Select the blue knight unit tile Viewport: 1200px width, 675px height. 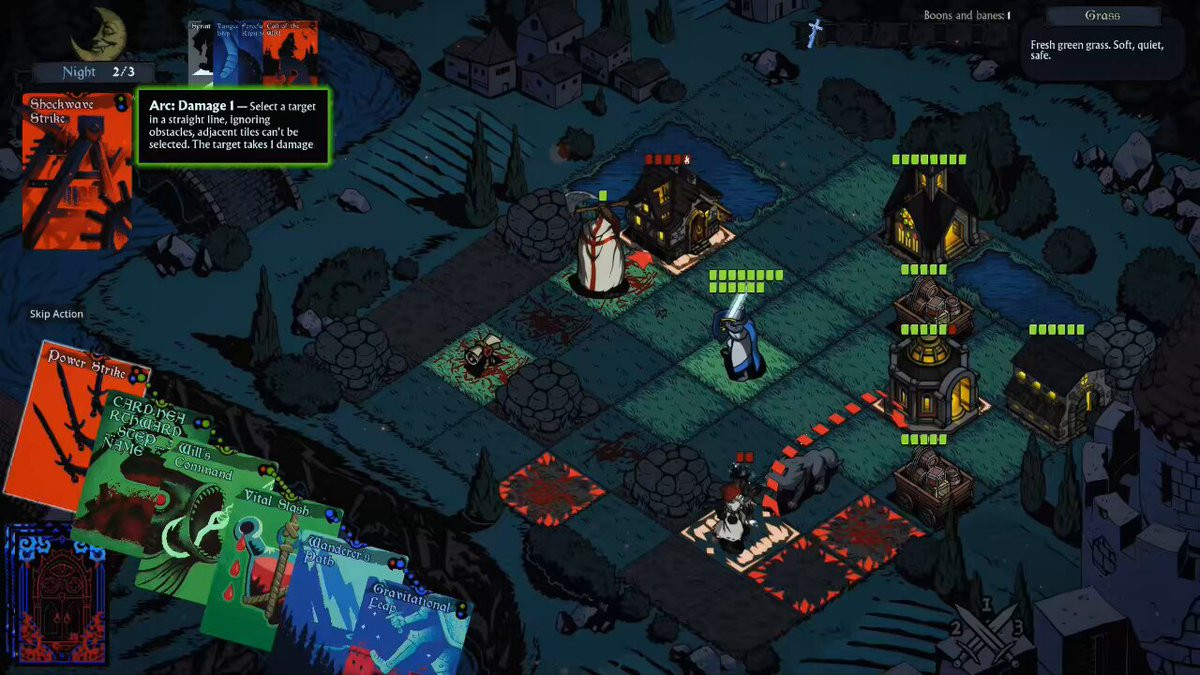click(739, 345)
